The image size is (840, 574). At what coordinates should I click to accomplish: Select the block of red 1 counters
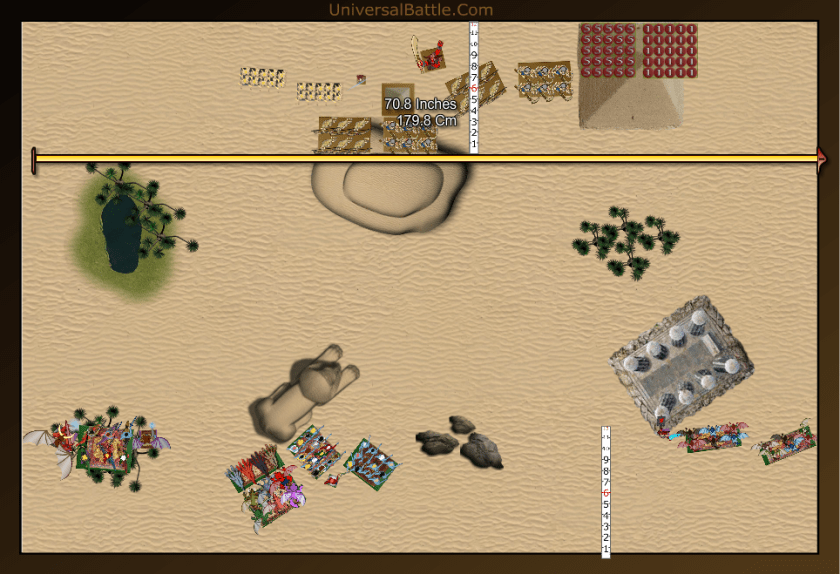click(x=669, y=50)
